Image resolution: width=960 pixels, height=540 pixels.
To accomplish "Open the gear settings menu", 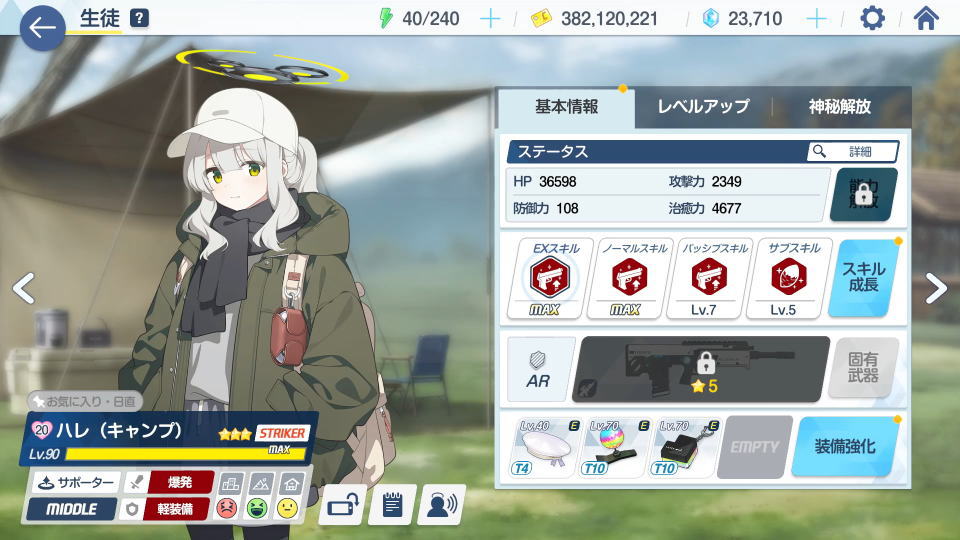I will [x=872, y=18].
